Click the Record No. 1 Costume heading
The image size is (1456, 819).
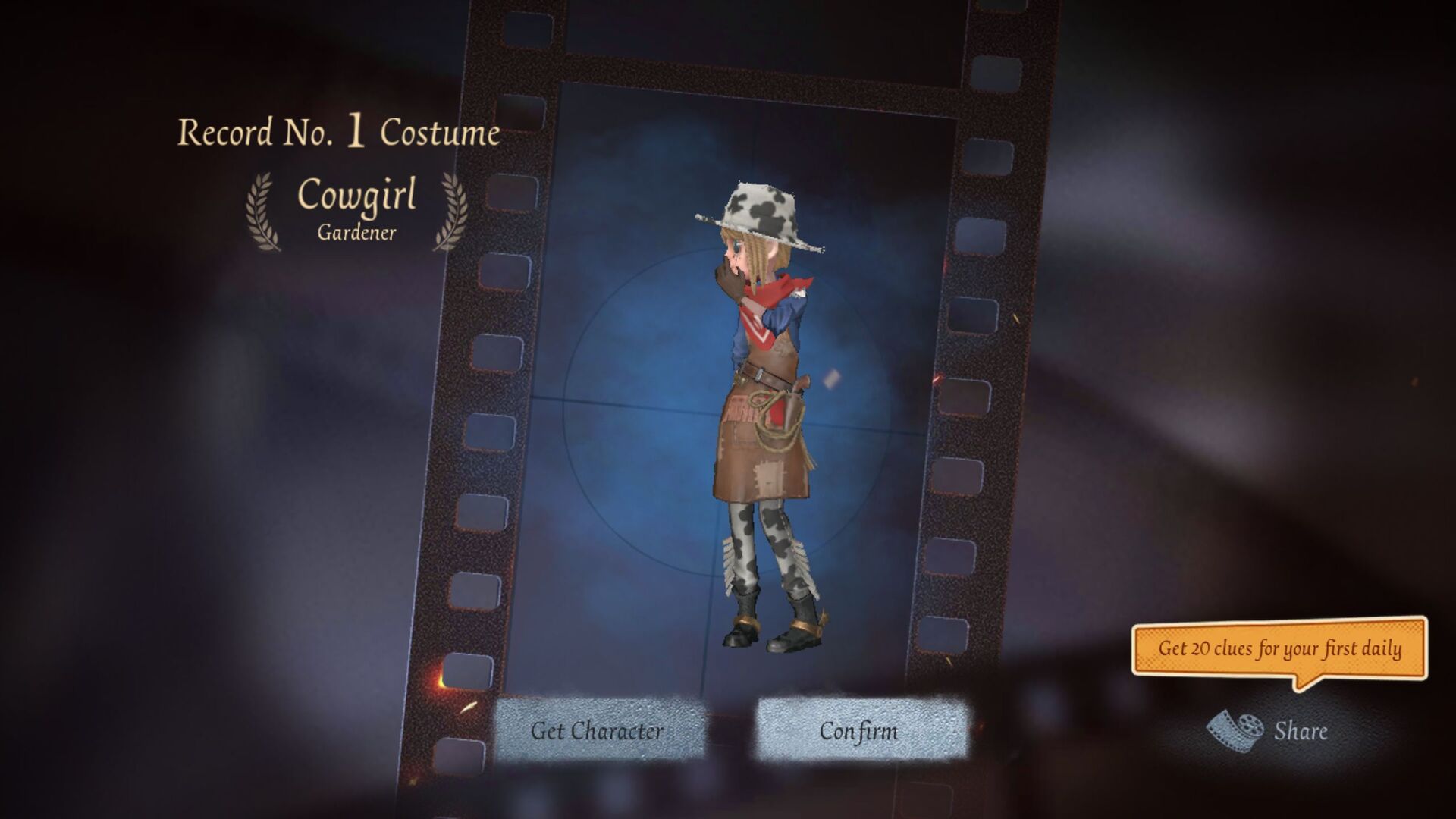pos(338,130)
